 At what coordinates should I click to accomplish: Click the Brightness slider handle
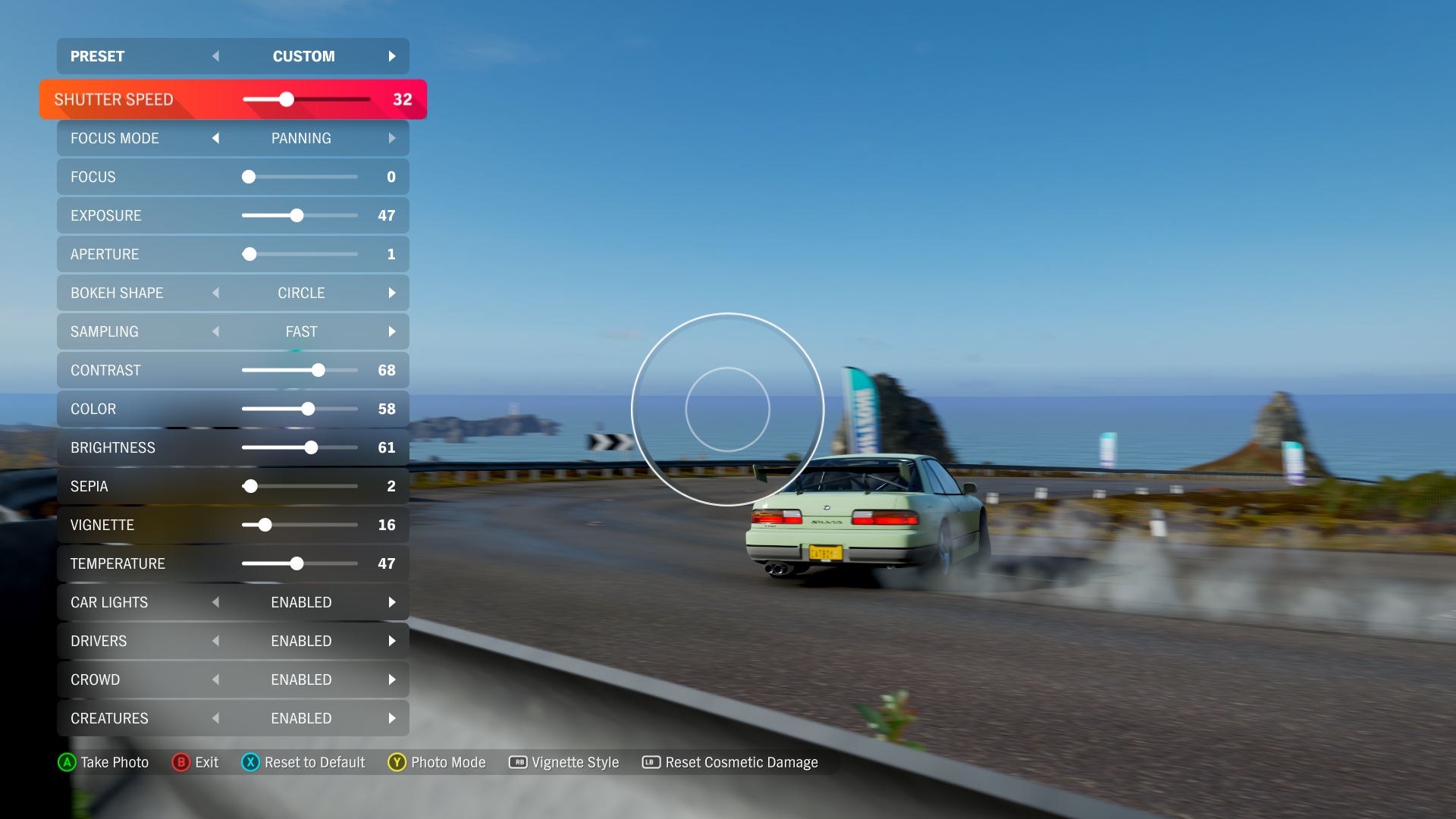[311, 447]
